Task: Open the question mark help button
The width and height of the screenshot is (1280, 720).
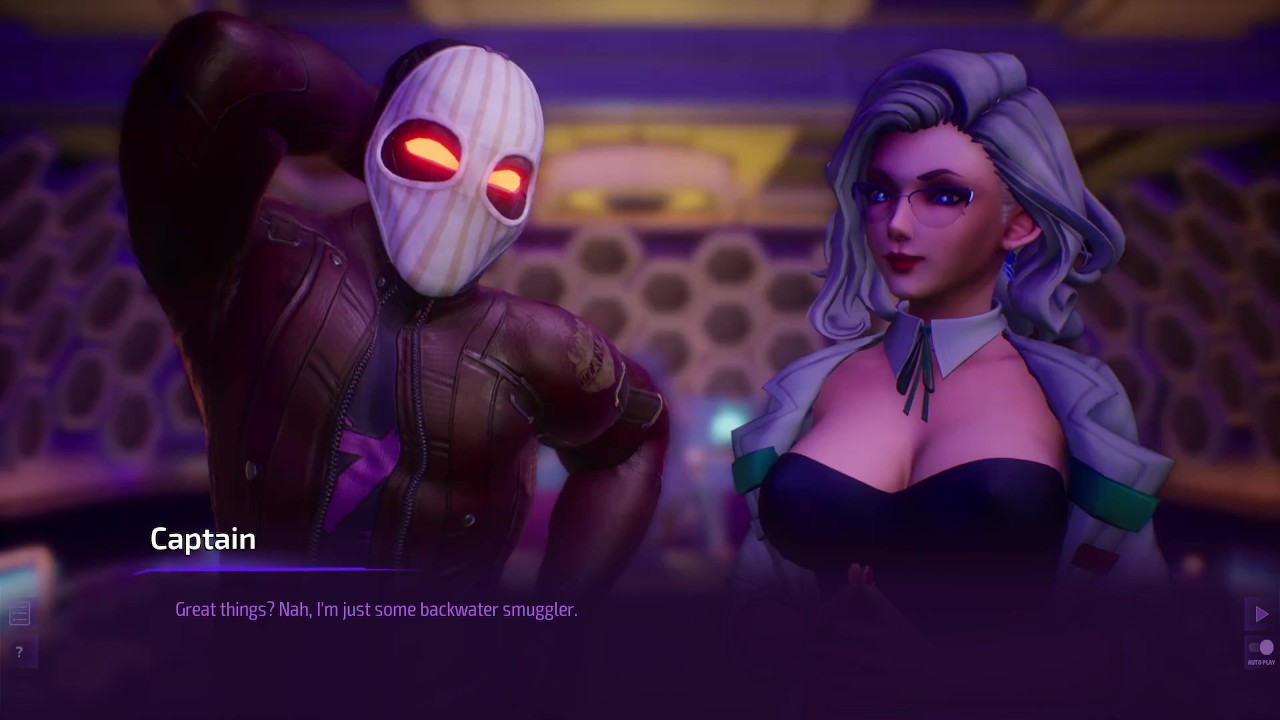Action: [x=19, y=652]
